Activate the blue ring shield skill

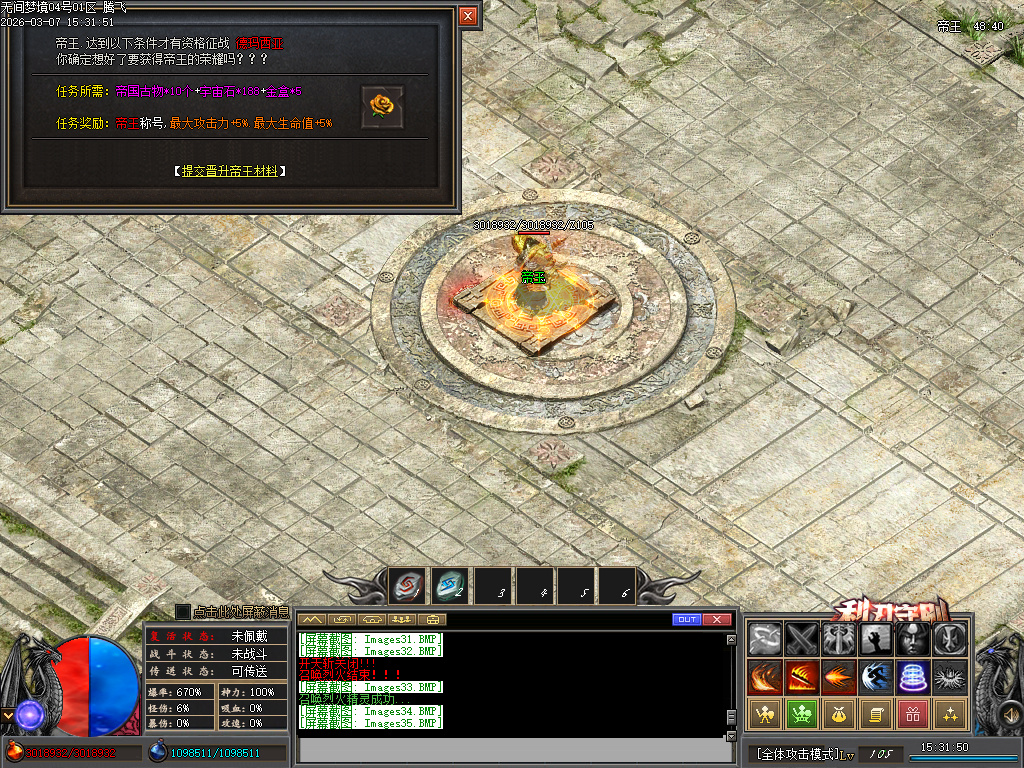pyautogui.click(x=913, y=677)
